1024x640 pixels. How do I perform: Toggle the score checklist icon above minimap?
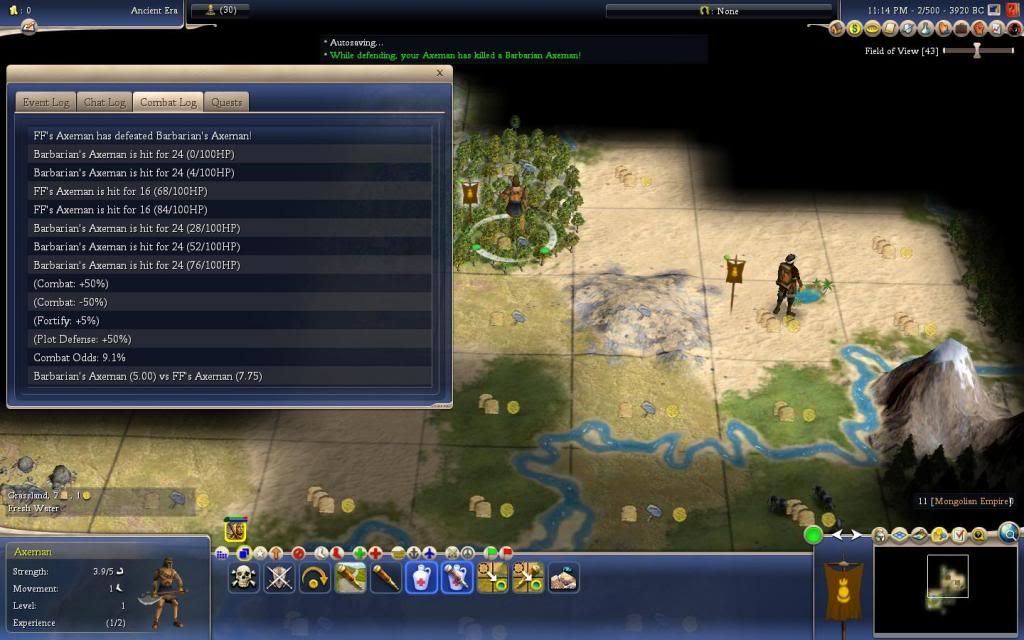pos(959,535)
